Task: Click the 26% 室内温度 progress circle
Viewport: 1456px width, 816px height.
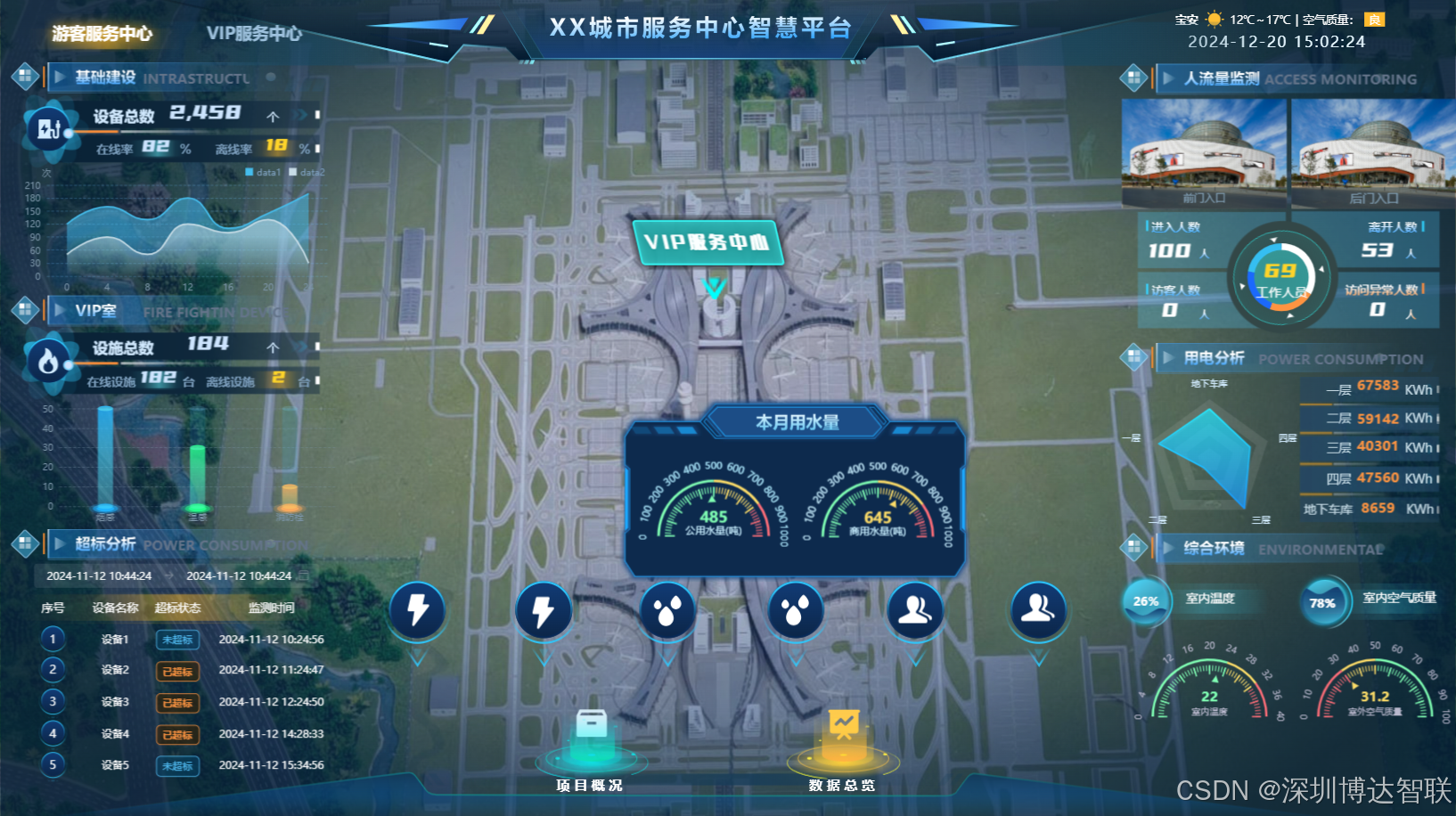Action: pos(1146,601)
